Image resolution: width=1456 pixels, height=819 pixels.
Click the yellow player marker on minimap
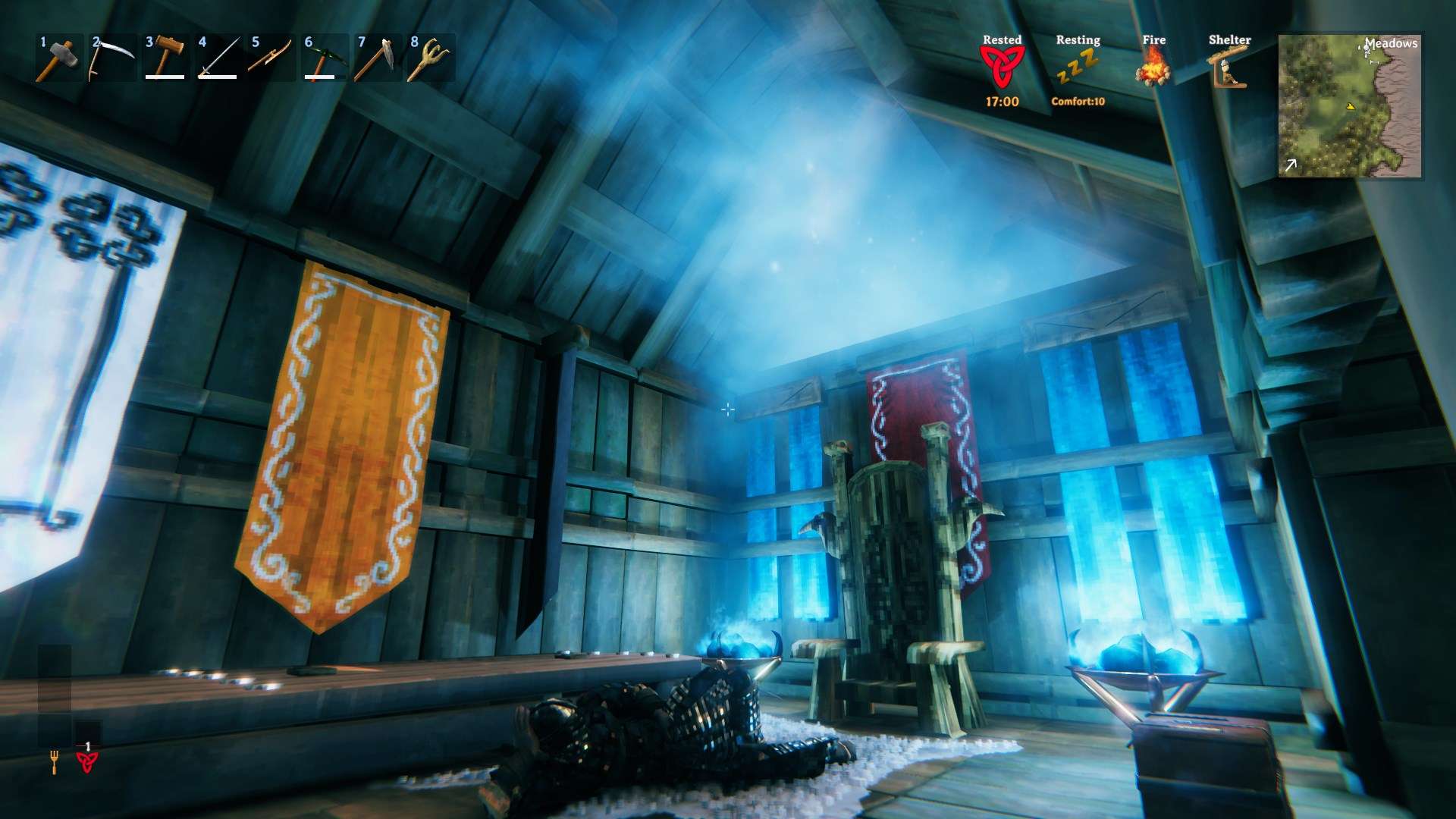point(1350,108)
